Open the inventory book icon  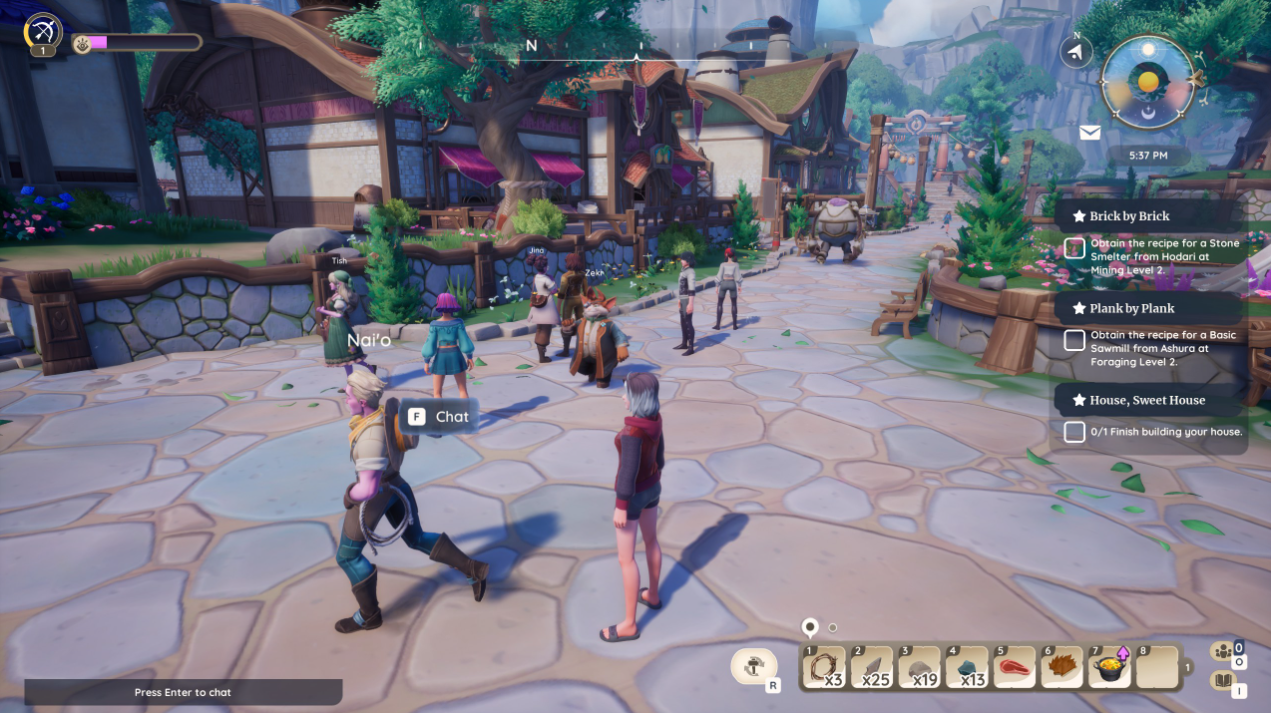1222,681
